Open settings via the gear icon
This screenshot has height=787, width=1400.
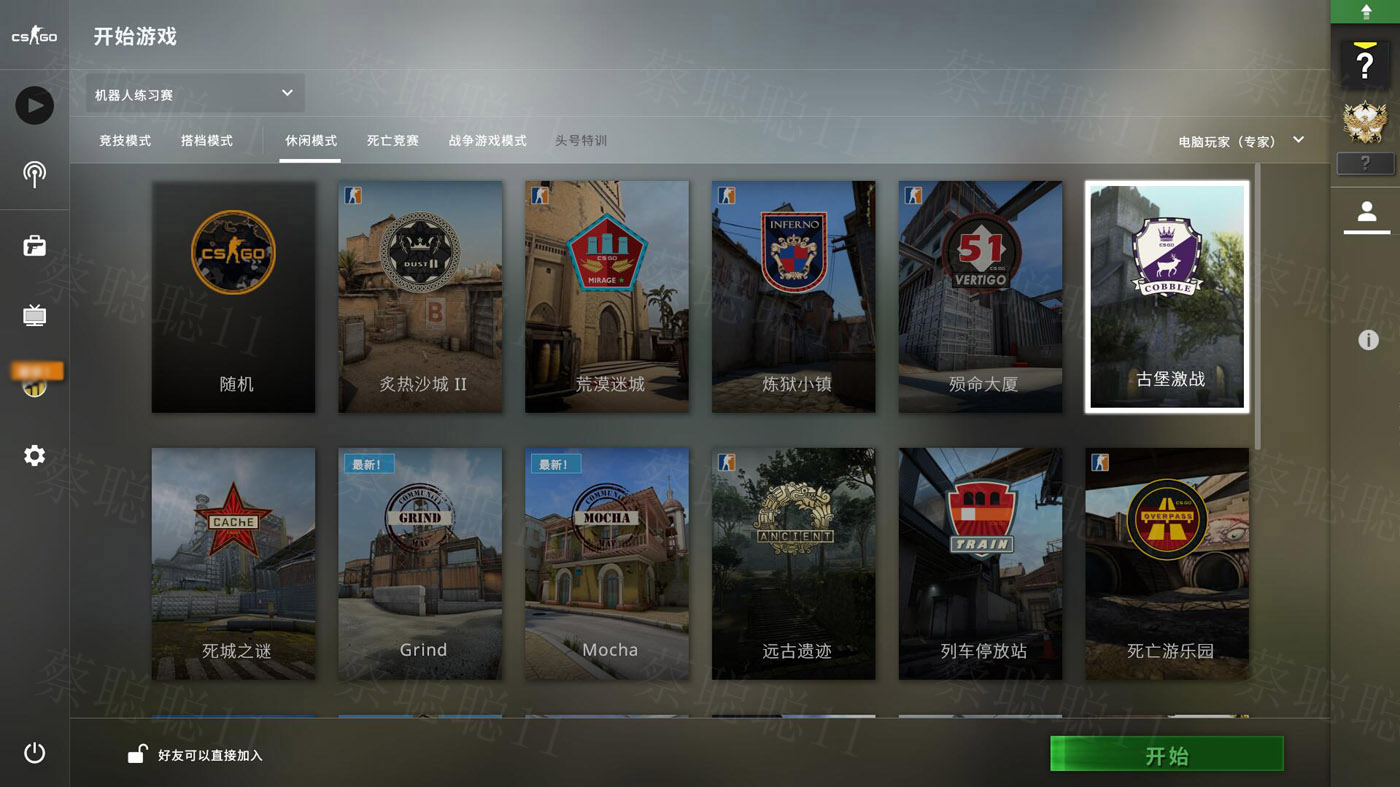[35, 456]
